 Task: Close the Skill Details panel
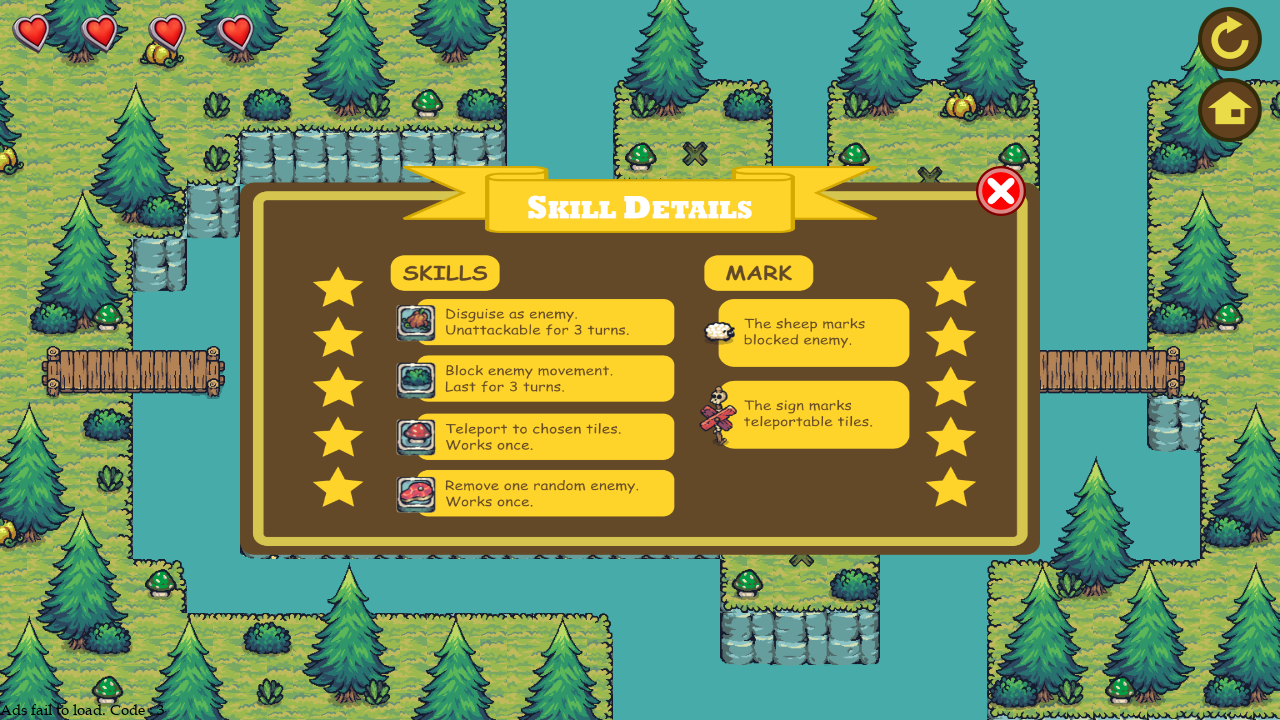click(x=1000, y=191)
